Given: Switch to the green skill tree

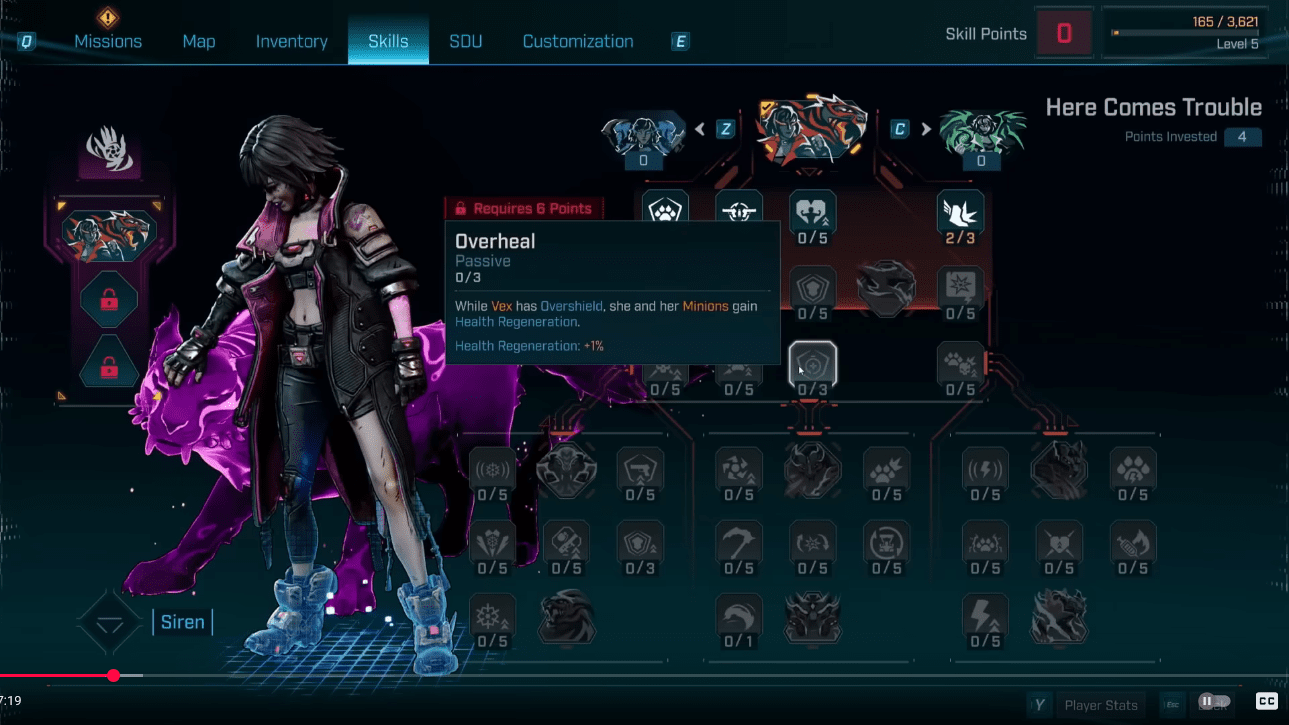Looking at the screenshot, I should 980,133.
